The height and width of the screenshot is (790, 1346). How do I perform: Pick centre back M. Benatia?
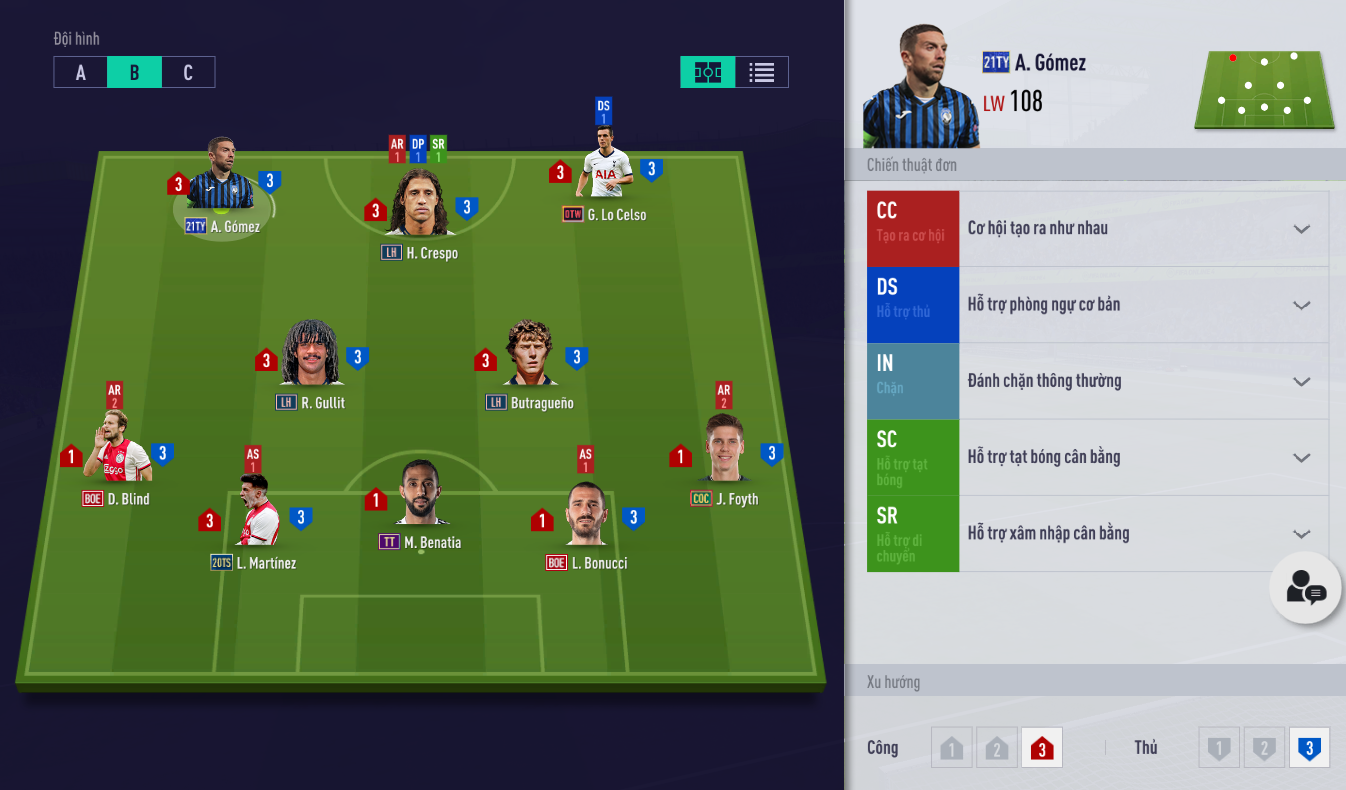click(x=420, y=495)
